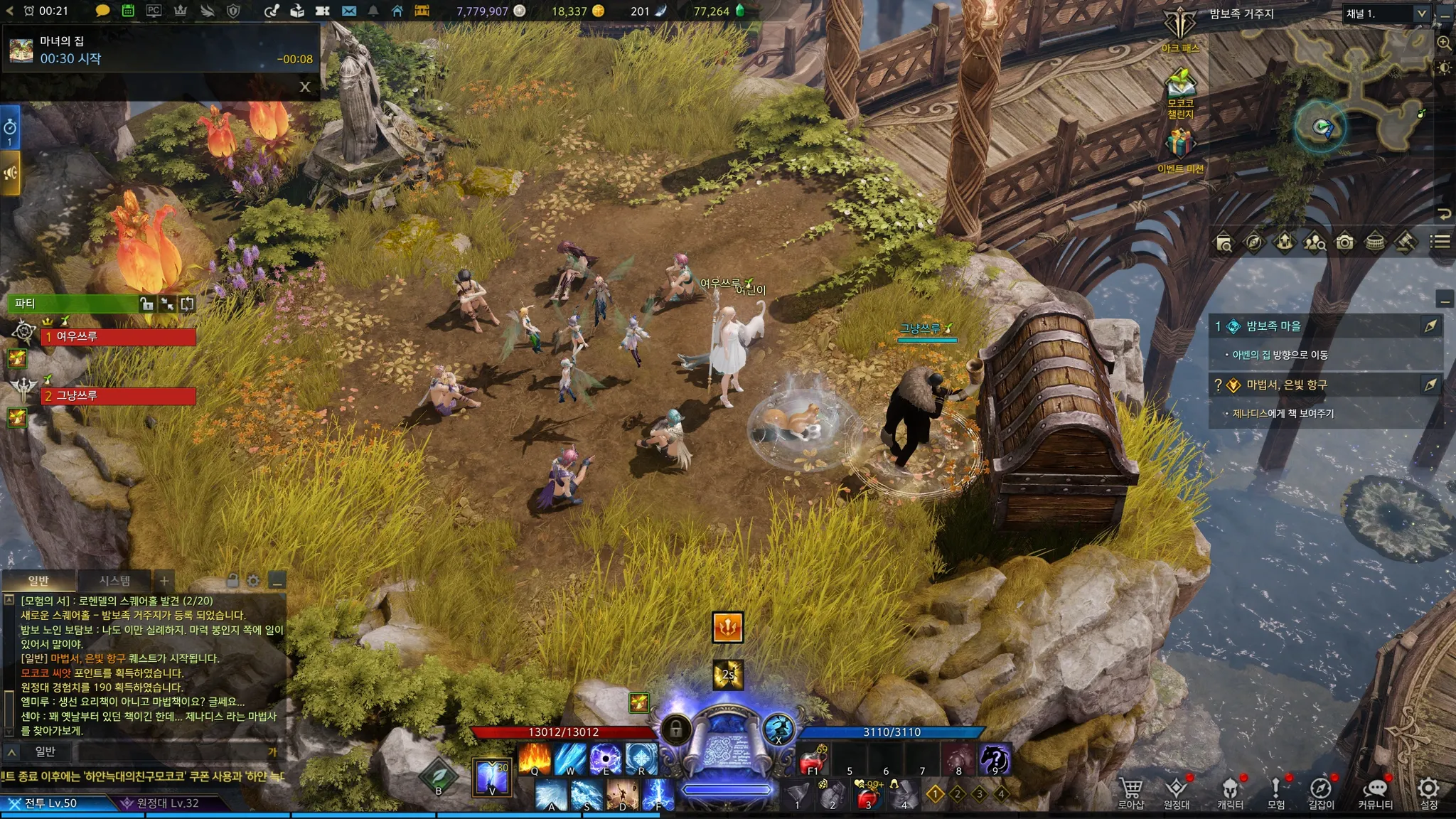Open the 커뮤니티 community menu
This screenshot has height=819, width=1456.
click(1375, 790)
